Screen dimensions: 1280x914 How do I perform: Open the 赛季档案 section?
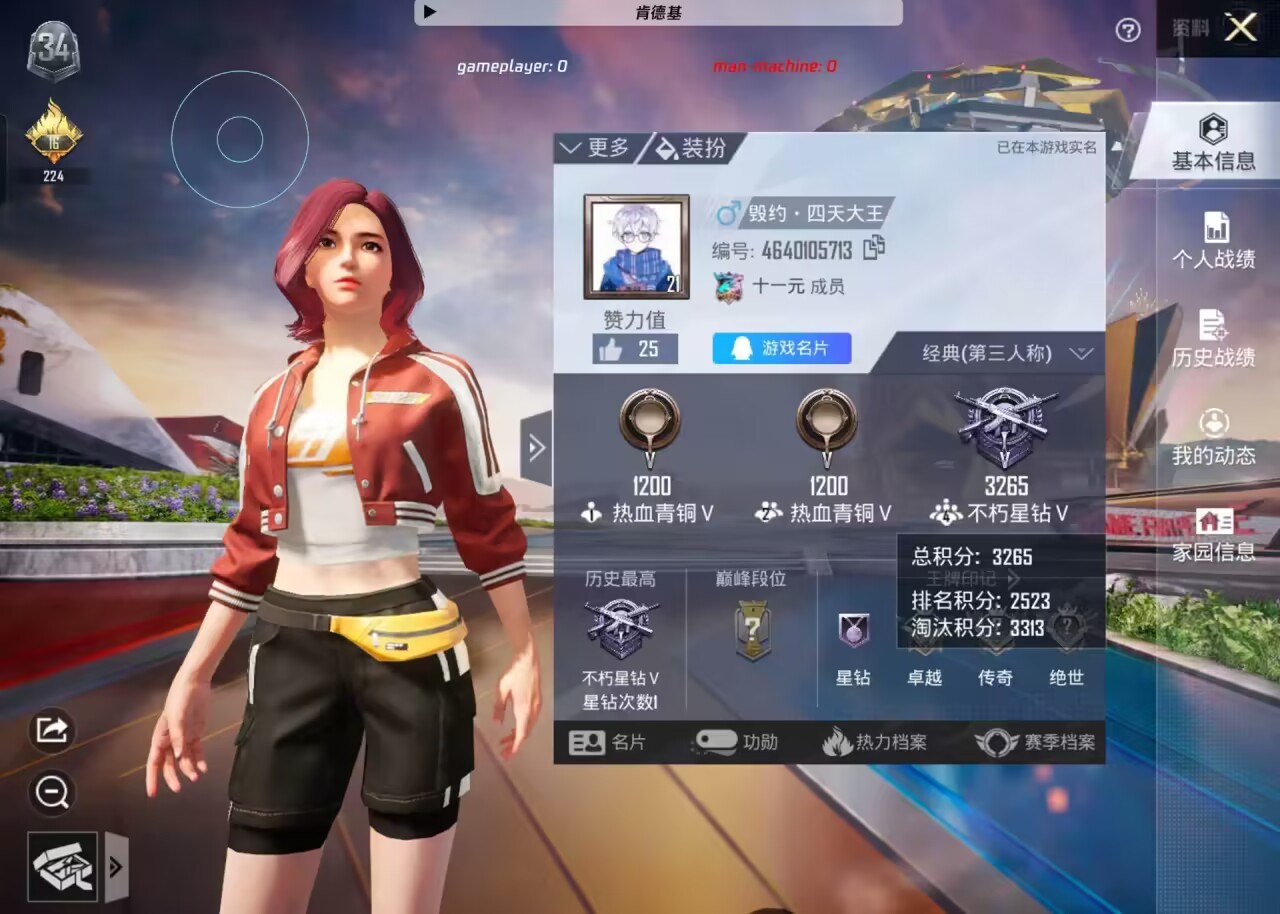[1036, 742]
